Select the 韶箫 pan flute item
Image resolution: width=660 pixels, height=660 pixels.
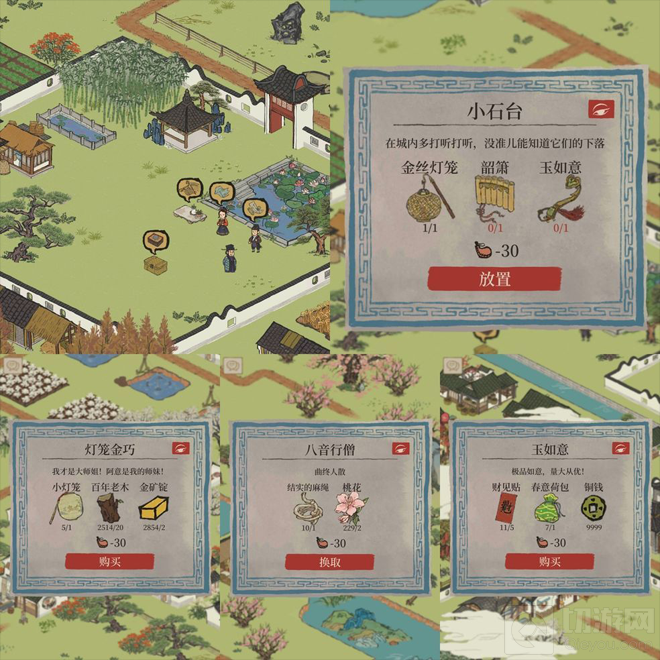pos(491,201)
